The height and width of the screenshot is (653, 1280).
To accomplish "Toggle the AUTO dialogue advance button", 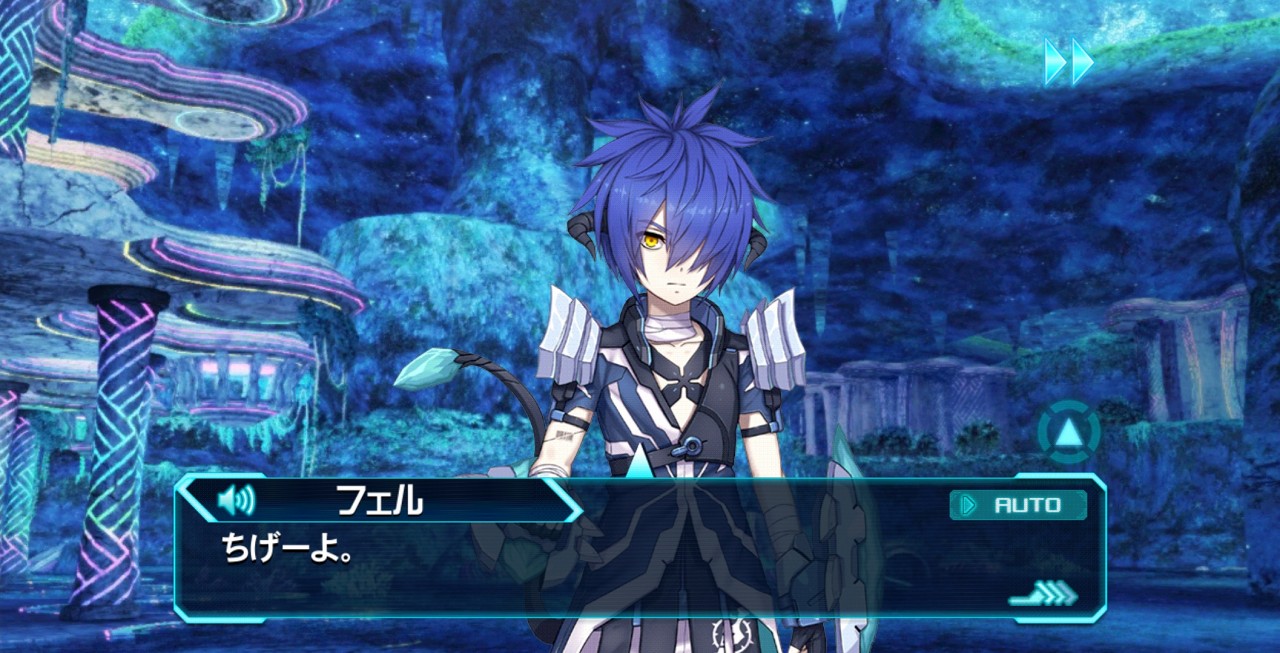I will (1018, 505).
